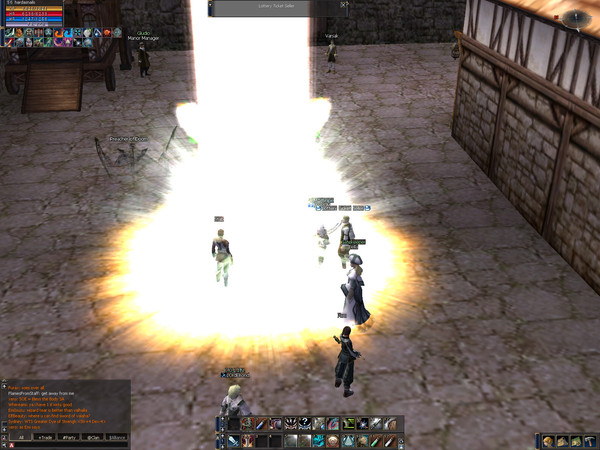Close the Lottery Ticket Seller target window
The image size is (600, 450).
[342, 5]
